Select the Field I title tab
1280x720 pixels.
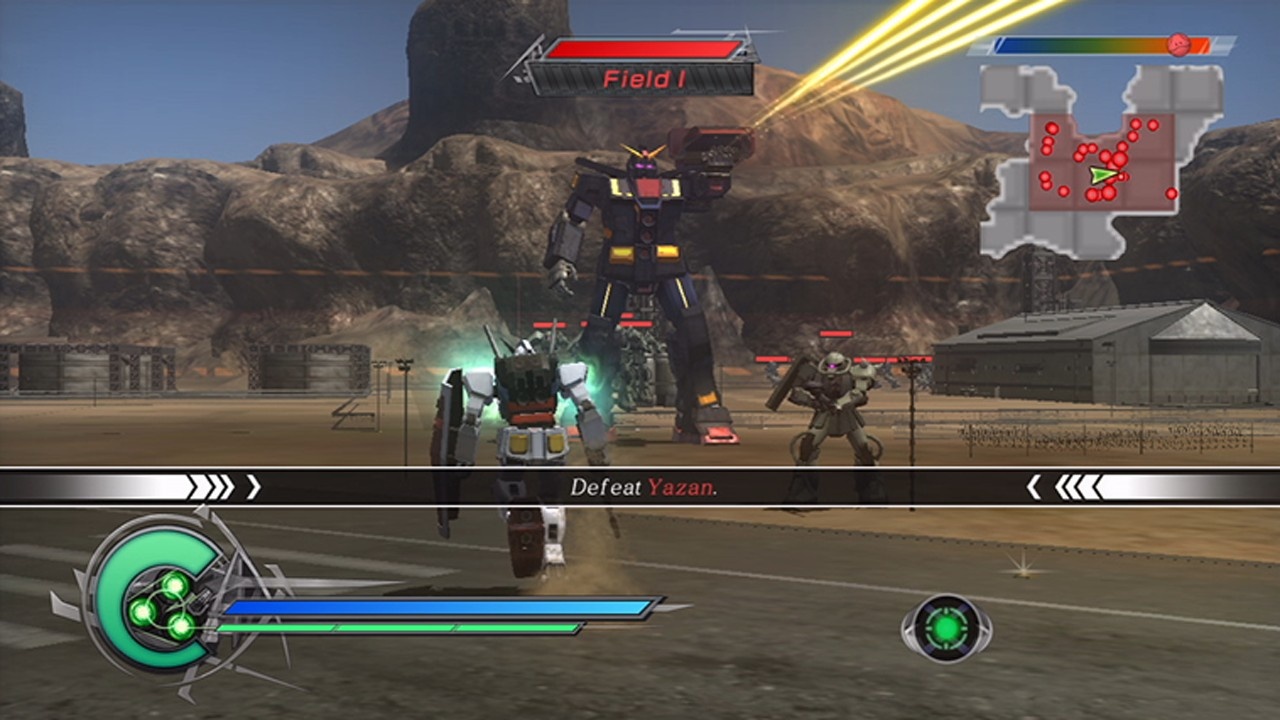pyautogui.click(x=645, y=80)
